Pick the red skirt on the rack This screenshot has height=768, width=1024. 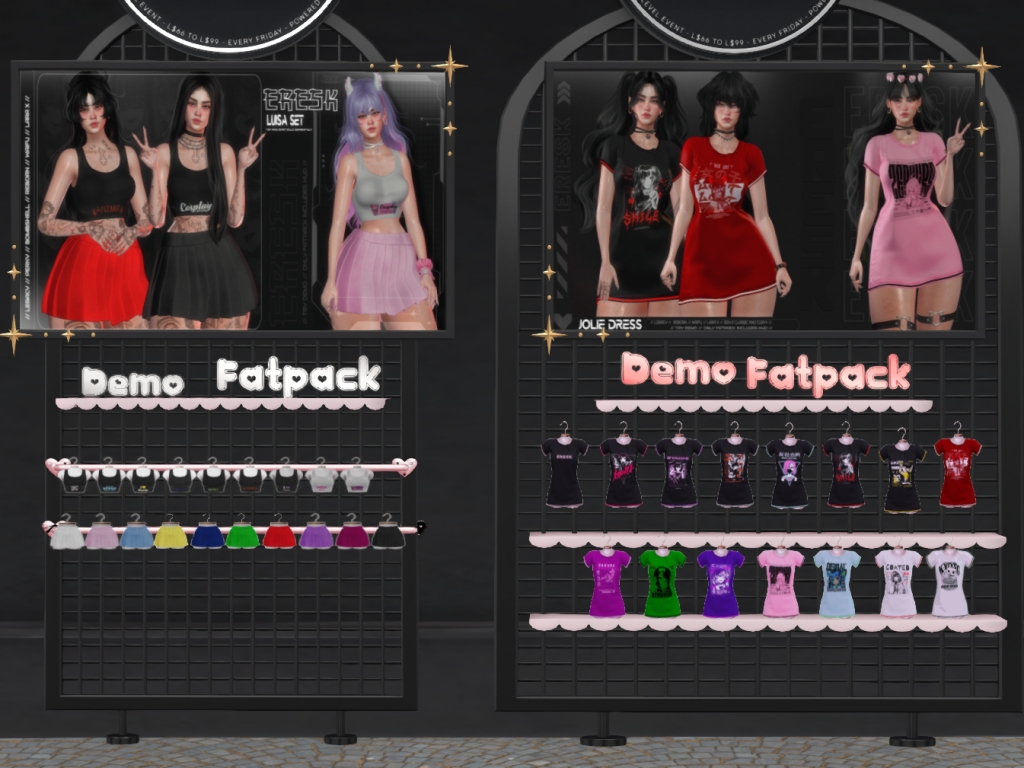point(279,536)
